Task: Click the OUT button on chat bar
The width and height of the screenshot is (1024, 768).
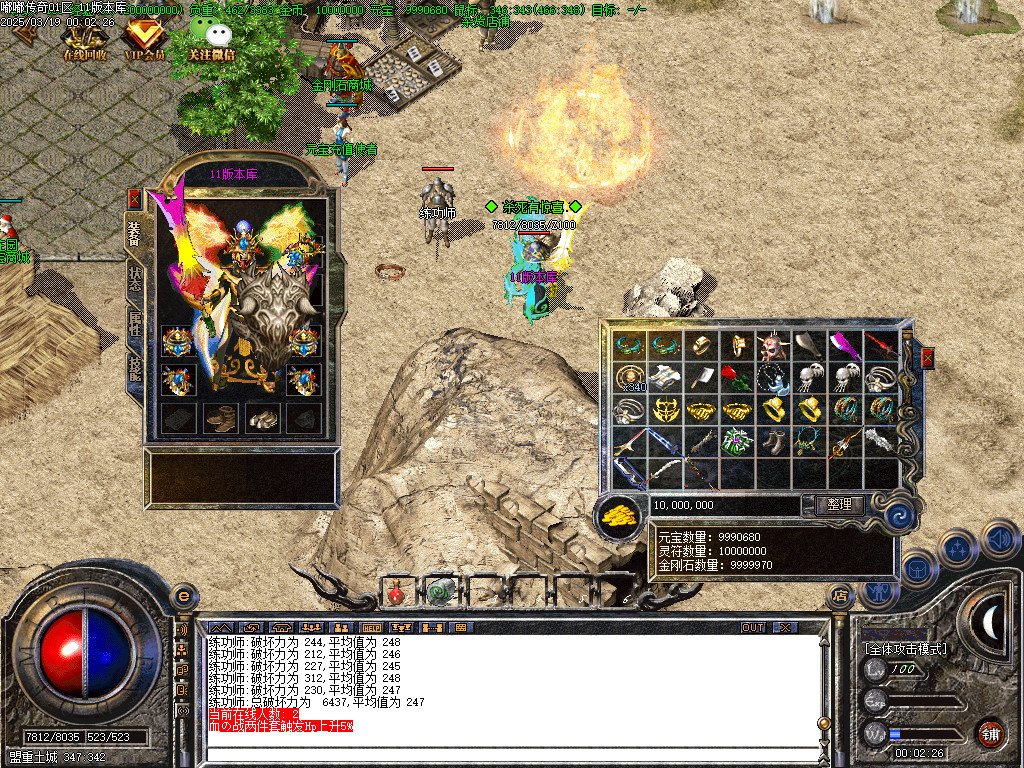Action: coord(753,627)
